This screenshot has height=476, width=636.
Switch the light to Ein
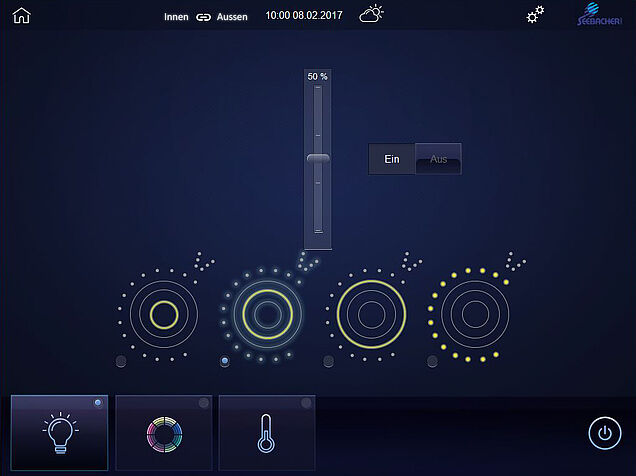pos(392,159)
